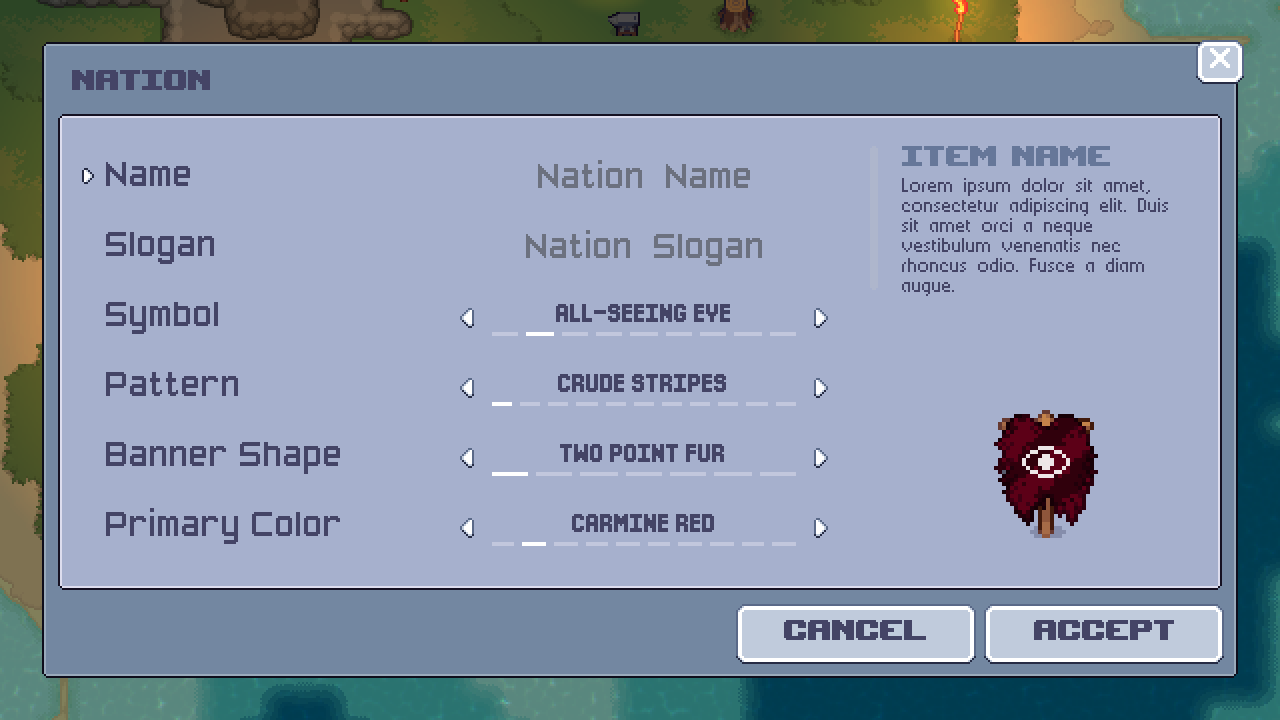Click the Two Point Fur option label
The image size is (1280, 720).
pos(641,453)
